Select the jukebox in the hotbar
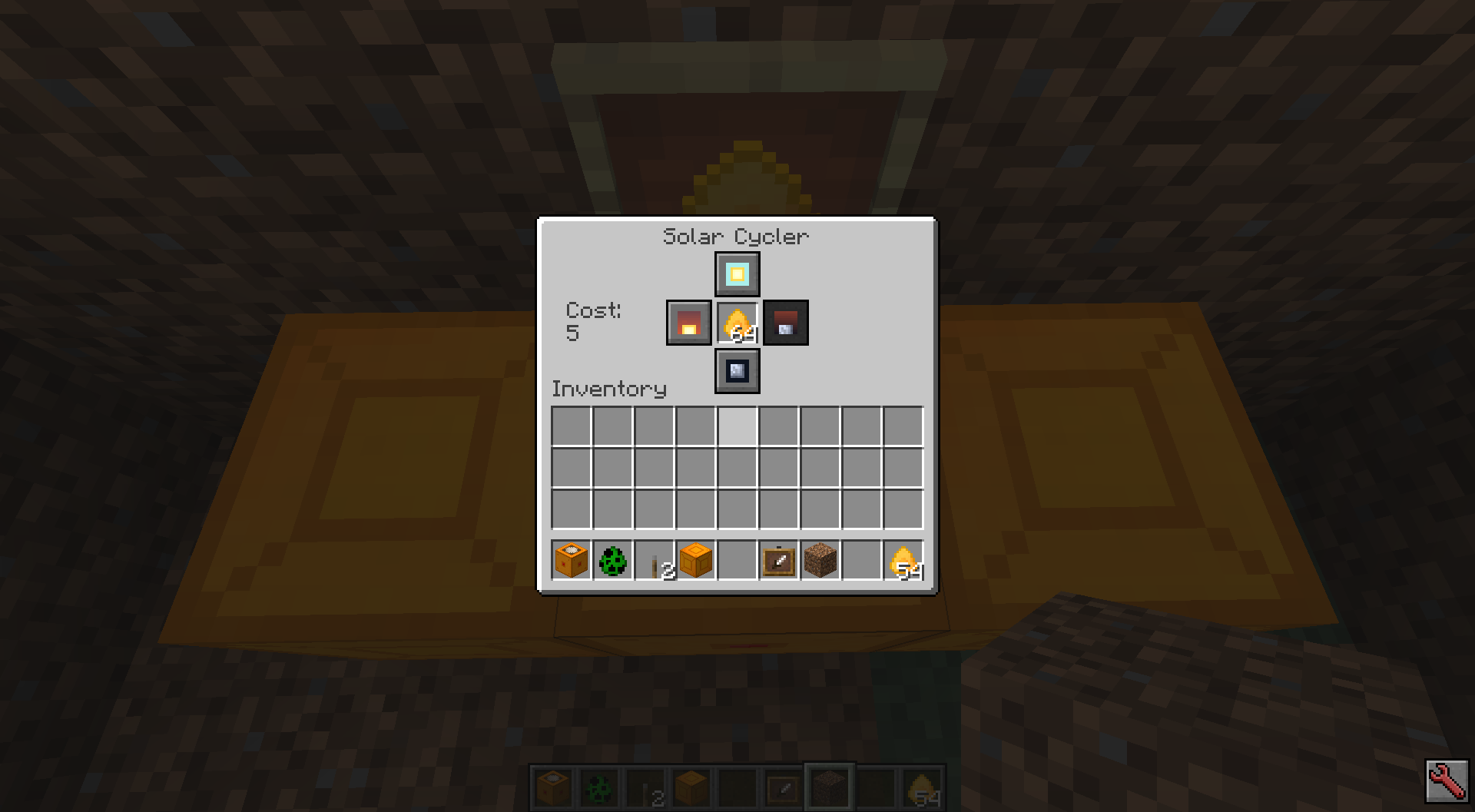This screenshot has width=1475, height=812. 570,561
